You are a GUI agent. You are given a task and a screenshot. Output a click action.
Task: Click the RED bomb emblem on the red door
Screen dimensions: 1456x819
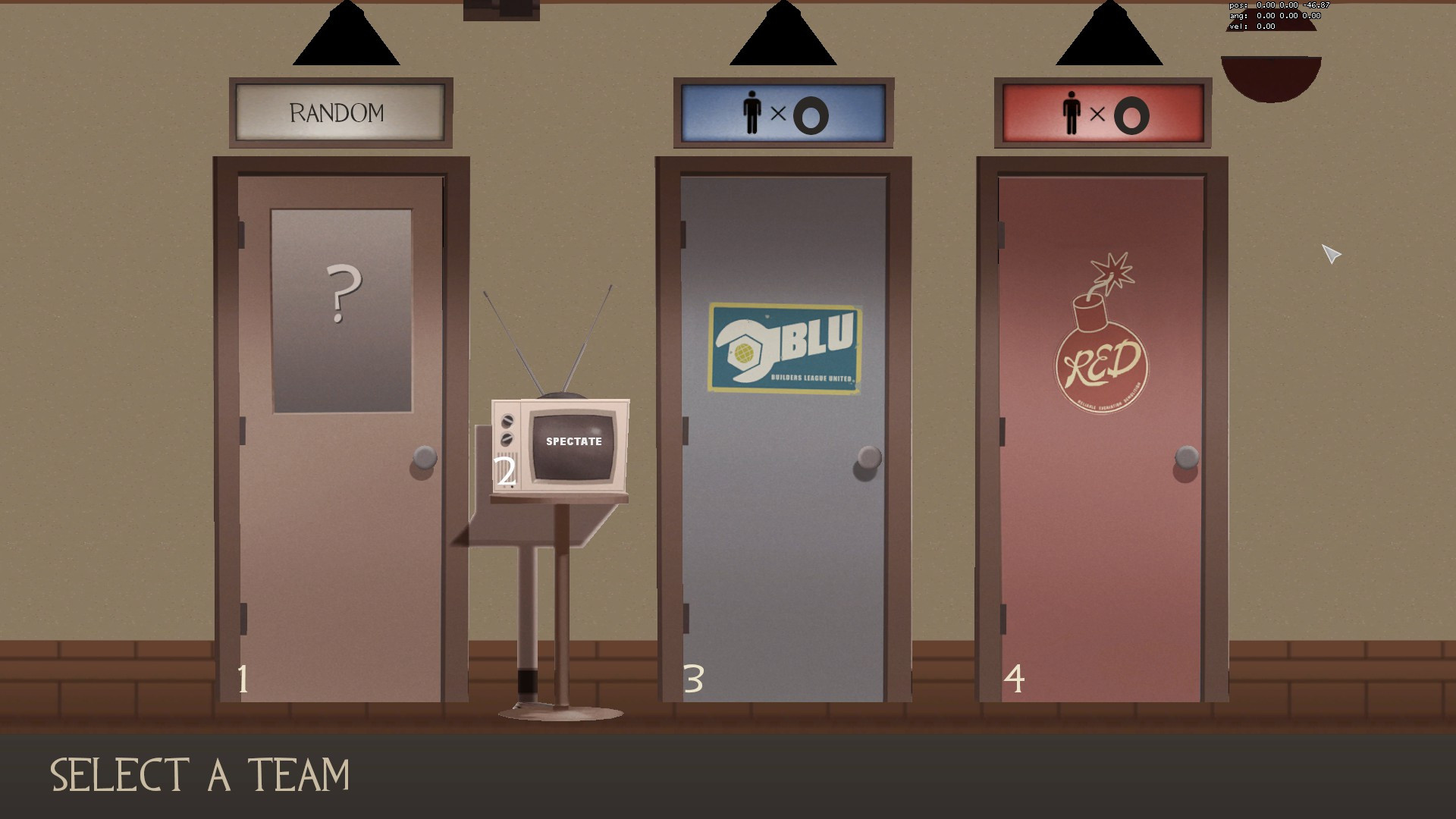(x=1102, y=365)
